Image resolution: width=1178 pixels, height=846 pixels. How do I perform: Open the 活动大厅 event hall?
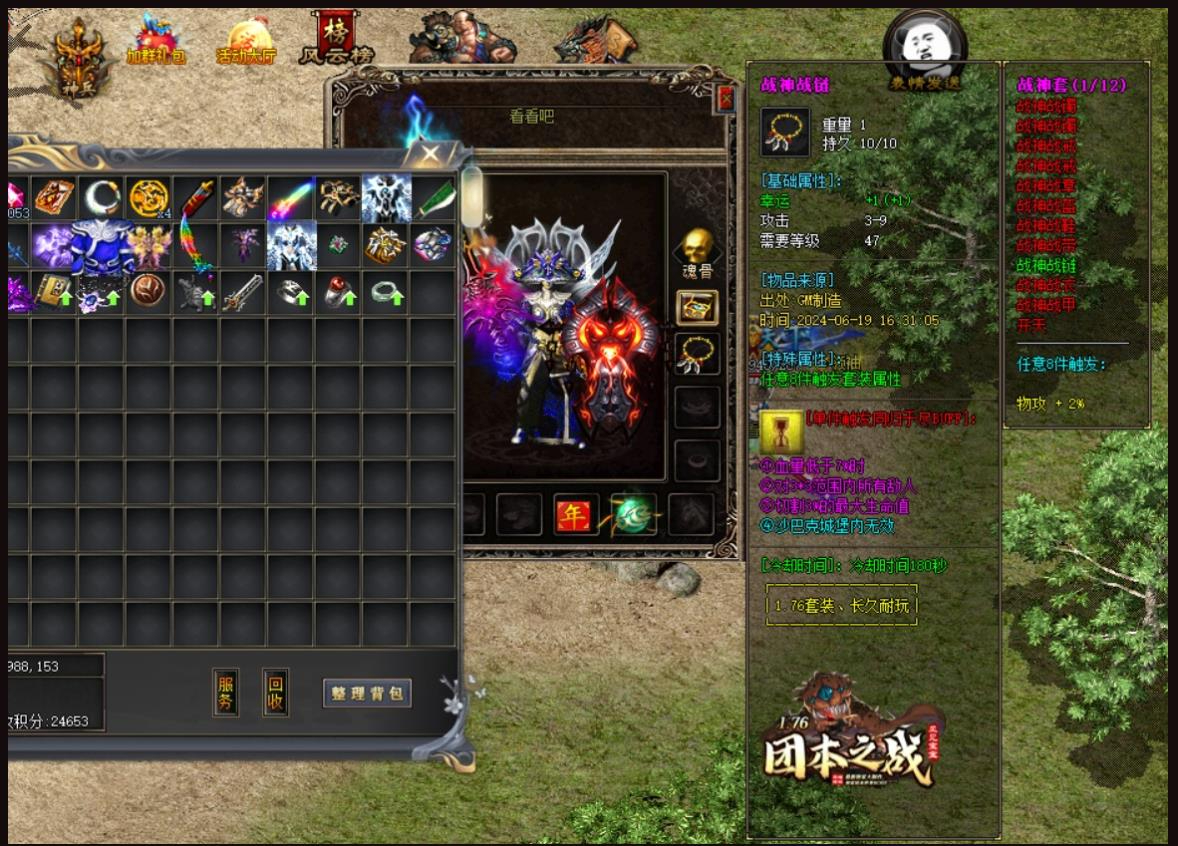coord(246,42)
